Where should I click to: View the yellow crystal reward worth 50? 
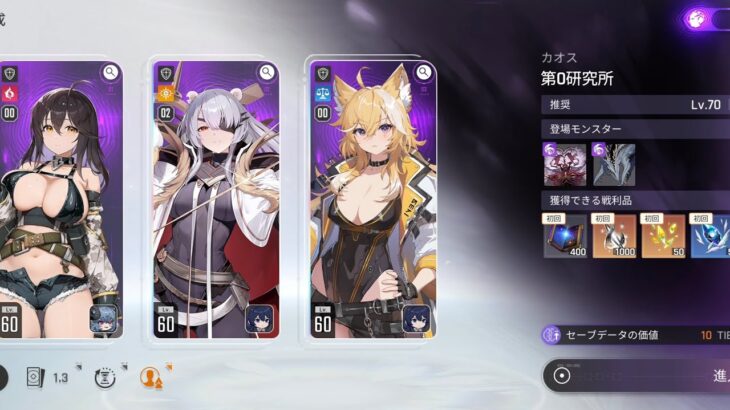coord(662,235)
